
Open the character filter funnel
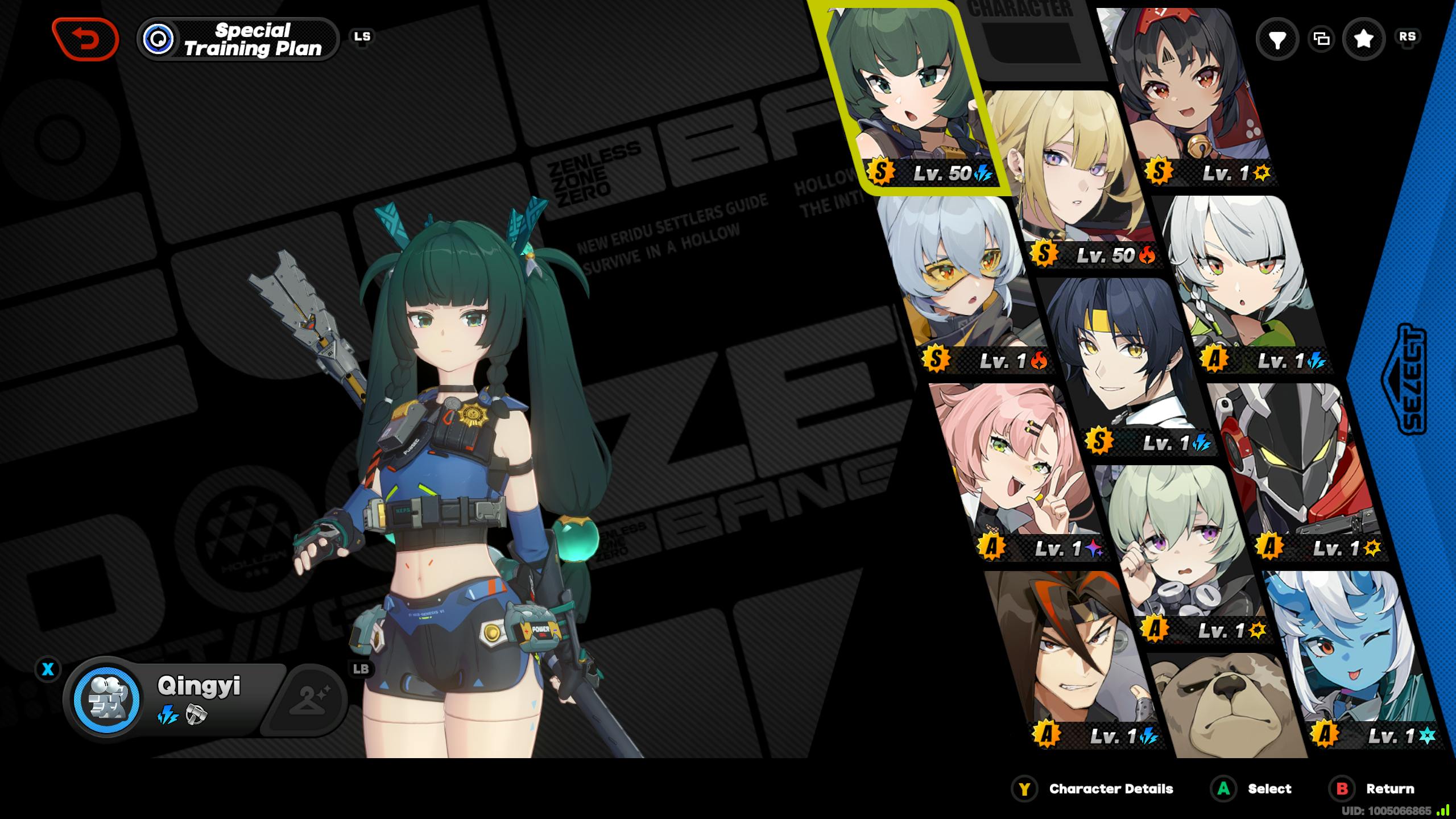pyautogui.click(x=1277, y=39)
